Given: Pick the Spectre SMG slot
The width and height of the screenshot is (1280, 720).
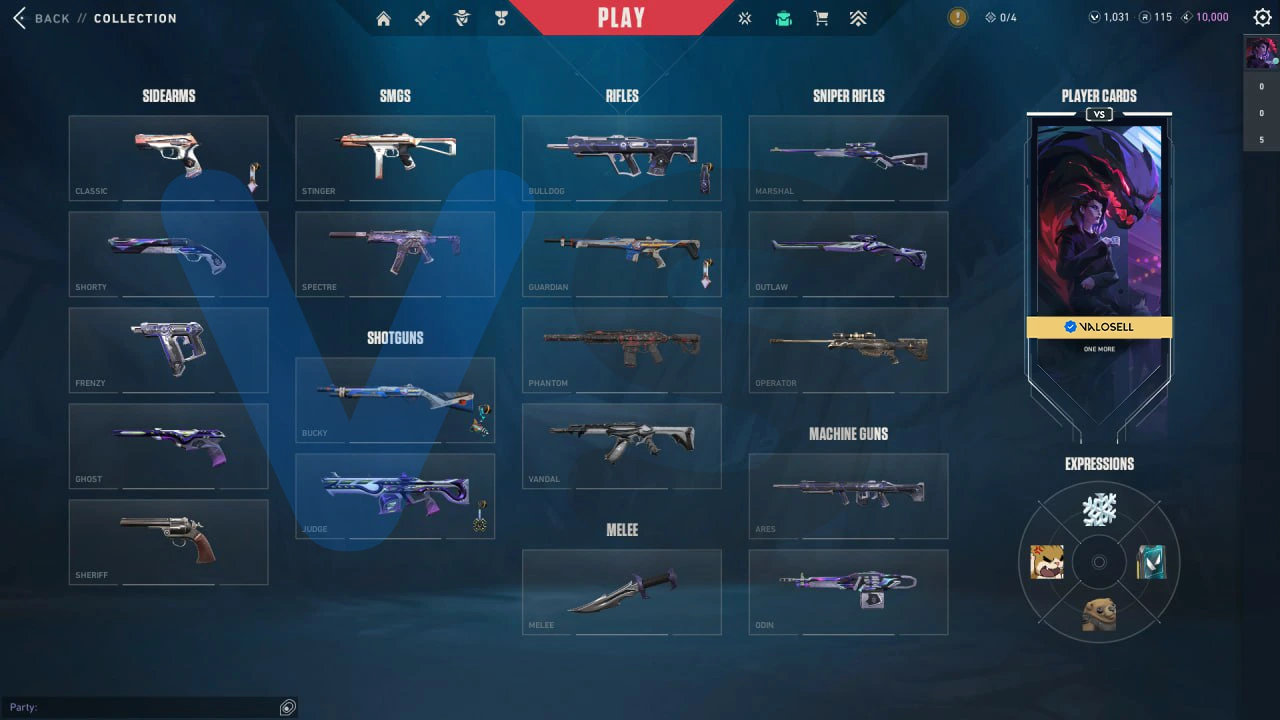Looking at the screenshot, I should [x=395, y=253].
